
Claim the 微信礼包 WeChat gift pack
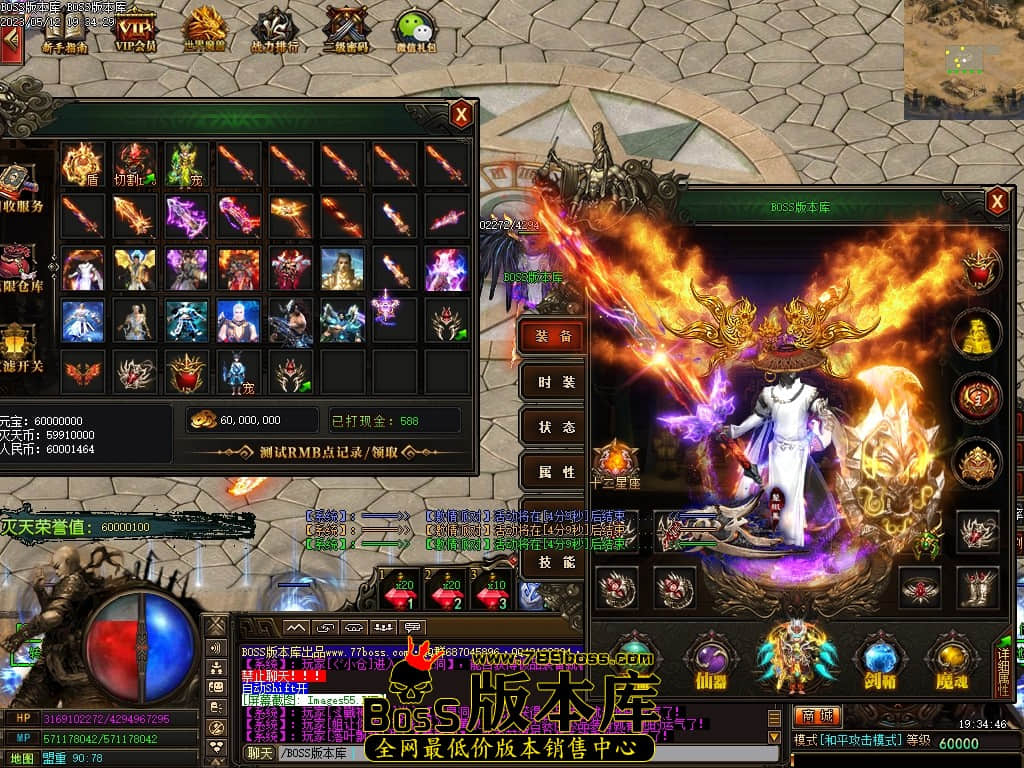[414, 30]
